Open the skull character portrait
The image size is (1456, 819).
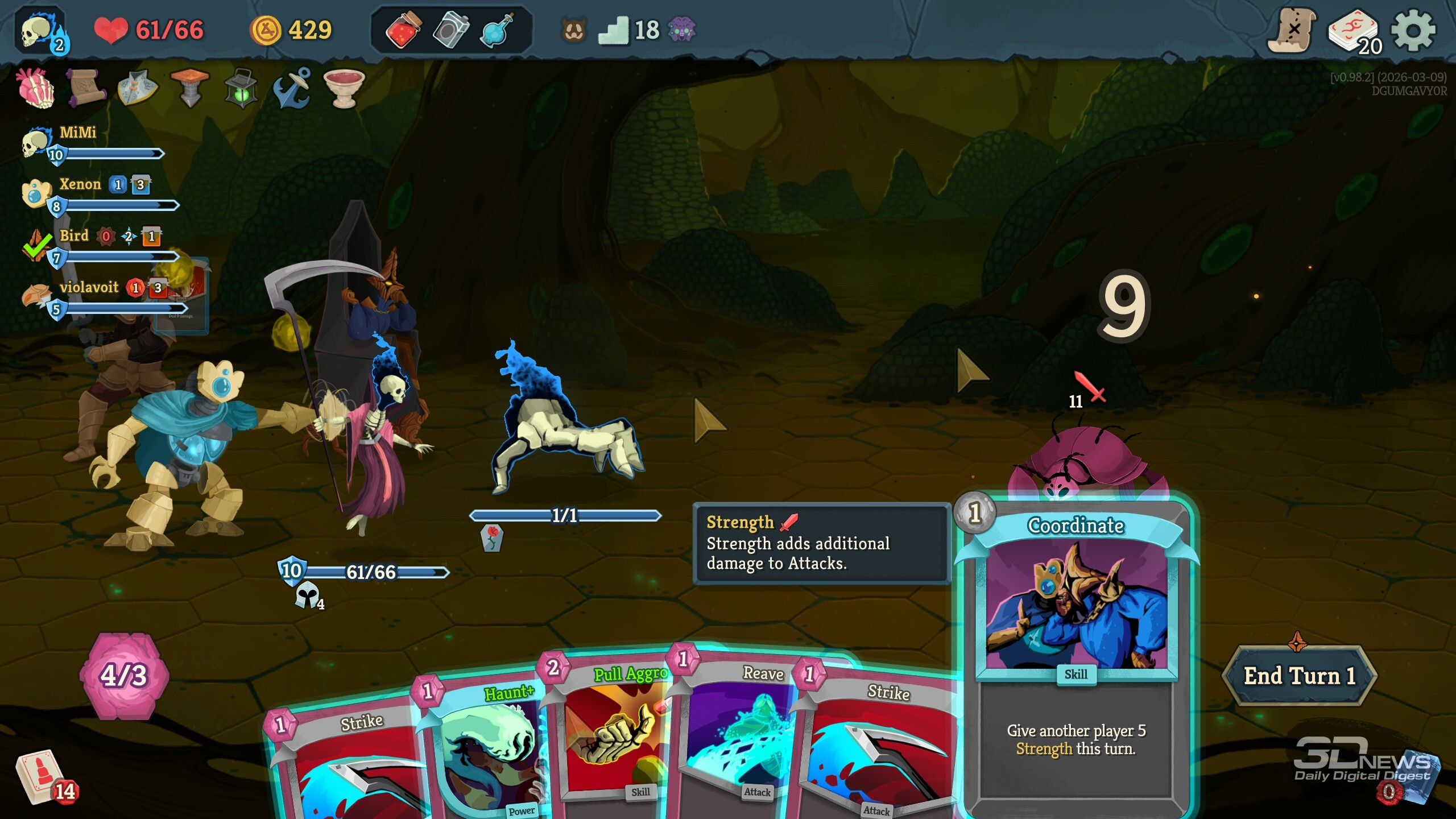[x=41, y=32]
